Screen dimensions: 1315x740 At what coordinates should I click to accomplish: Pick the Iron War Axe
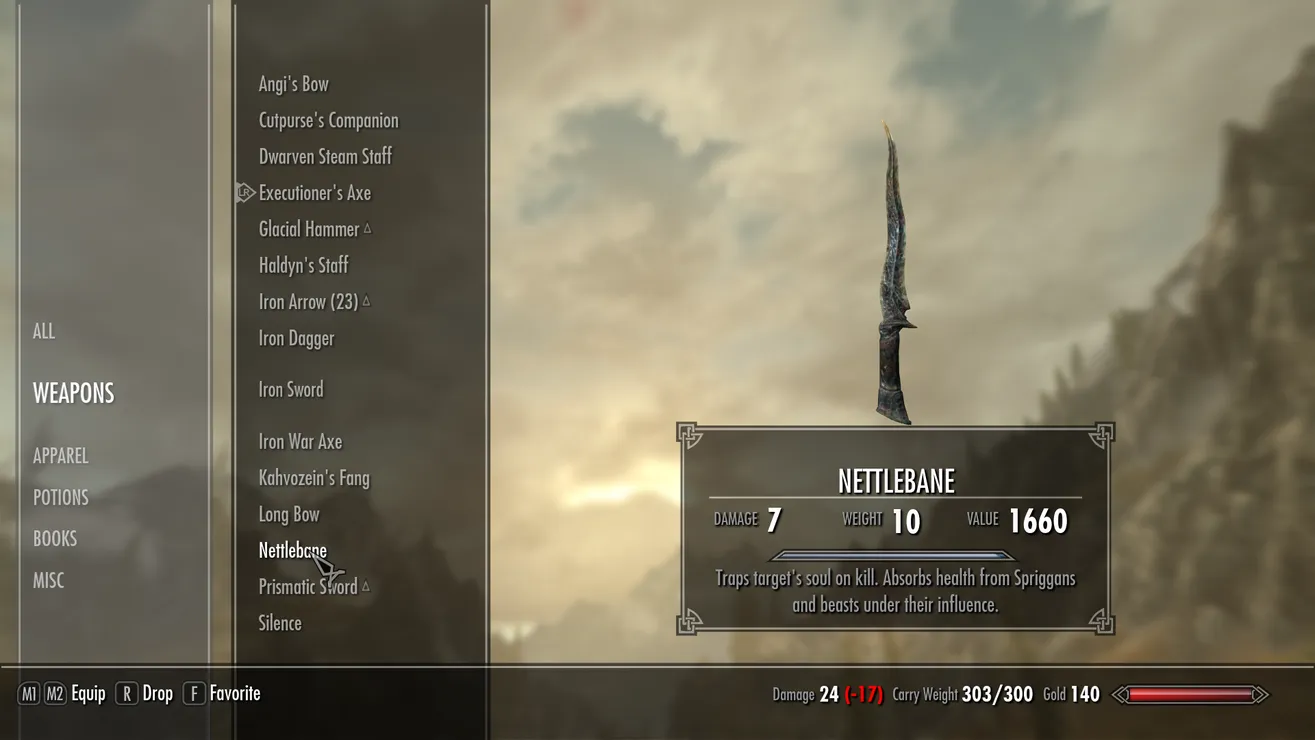300,442
